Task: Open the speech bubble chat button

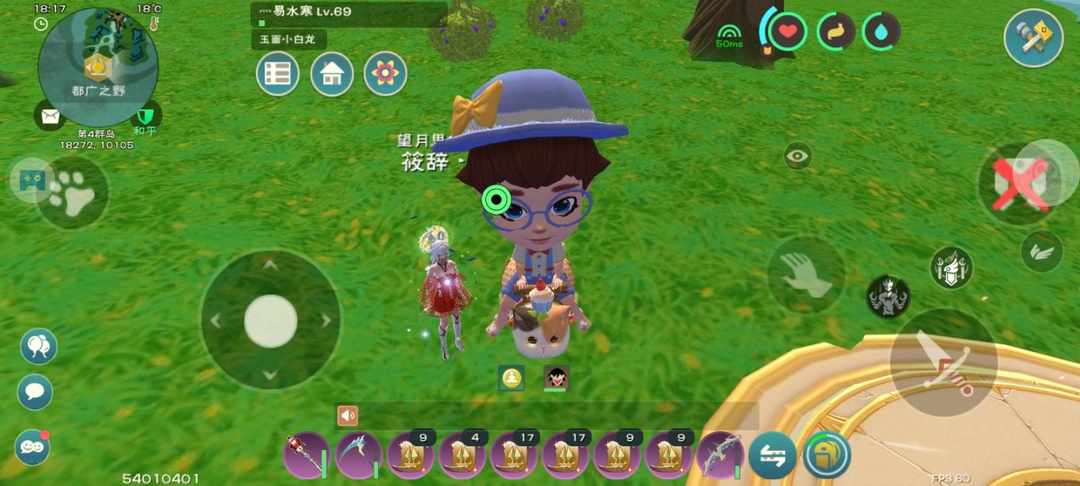Action: (x=35, y=392)
